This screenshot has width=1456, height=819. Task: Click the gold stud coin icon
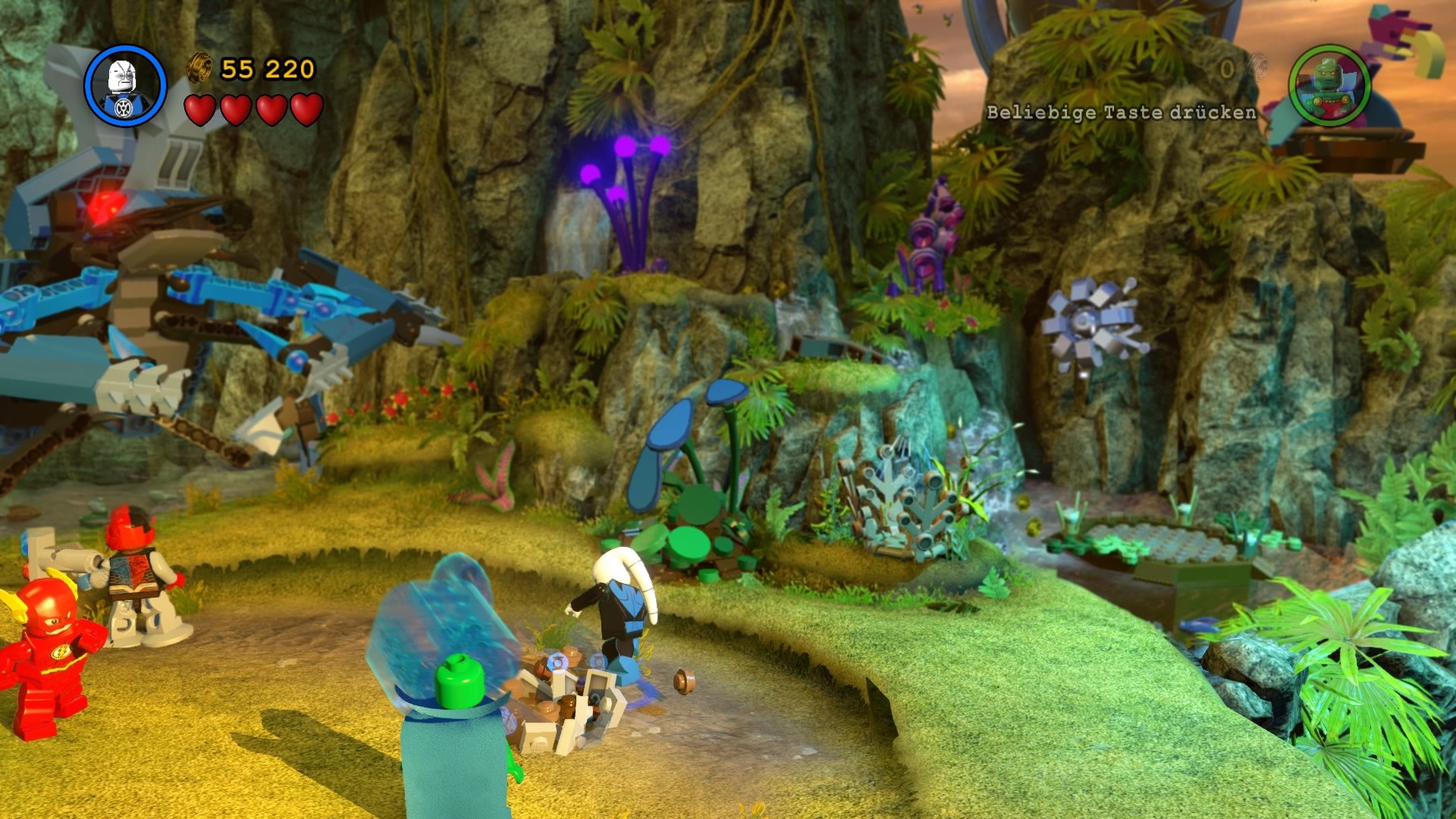[199, 67]
